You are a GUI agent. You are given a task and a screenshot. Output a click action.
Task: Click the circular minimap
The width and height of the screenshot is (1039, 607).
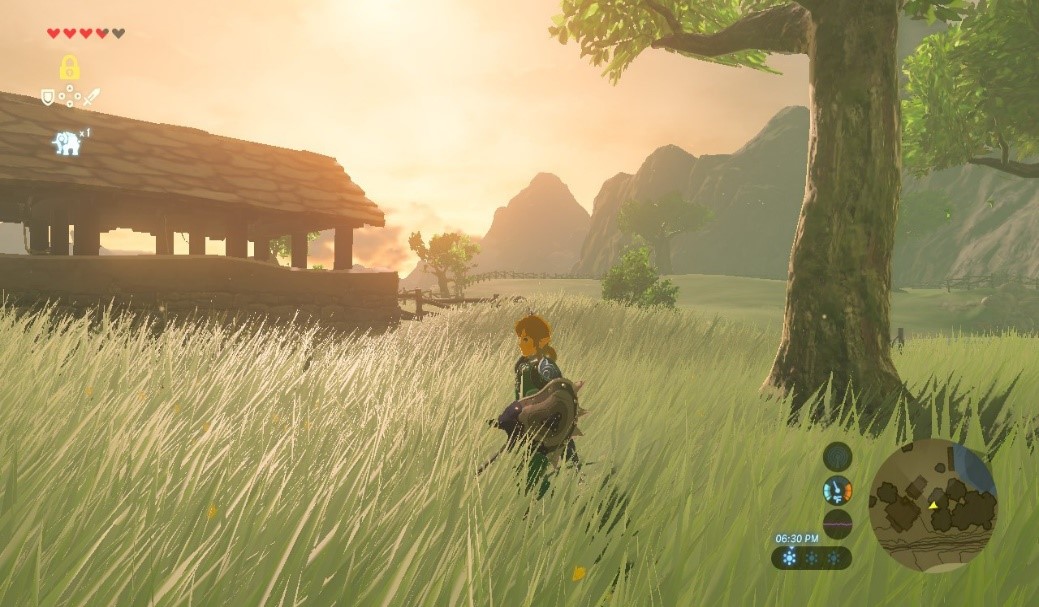coord(932,505)
